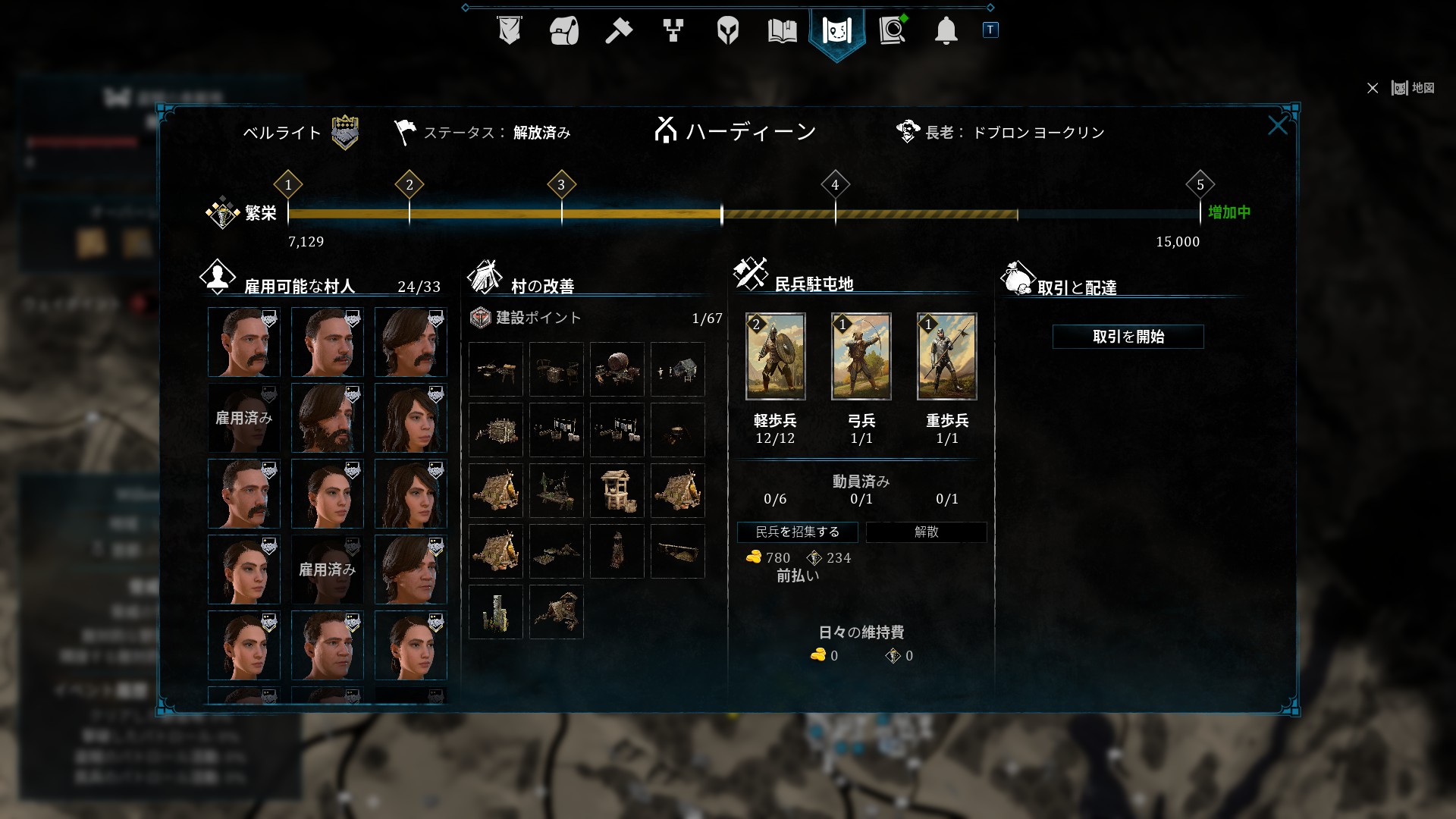This screenshot has height=819, width=1456.
Task: Select the water well village improvement
Action: point(617,491)
